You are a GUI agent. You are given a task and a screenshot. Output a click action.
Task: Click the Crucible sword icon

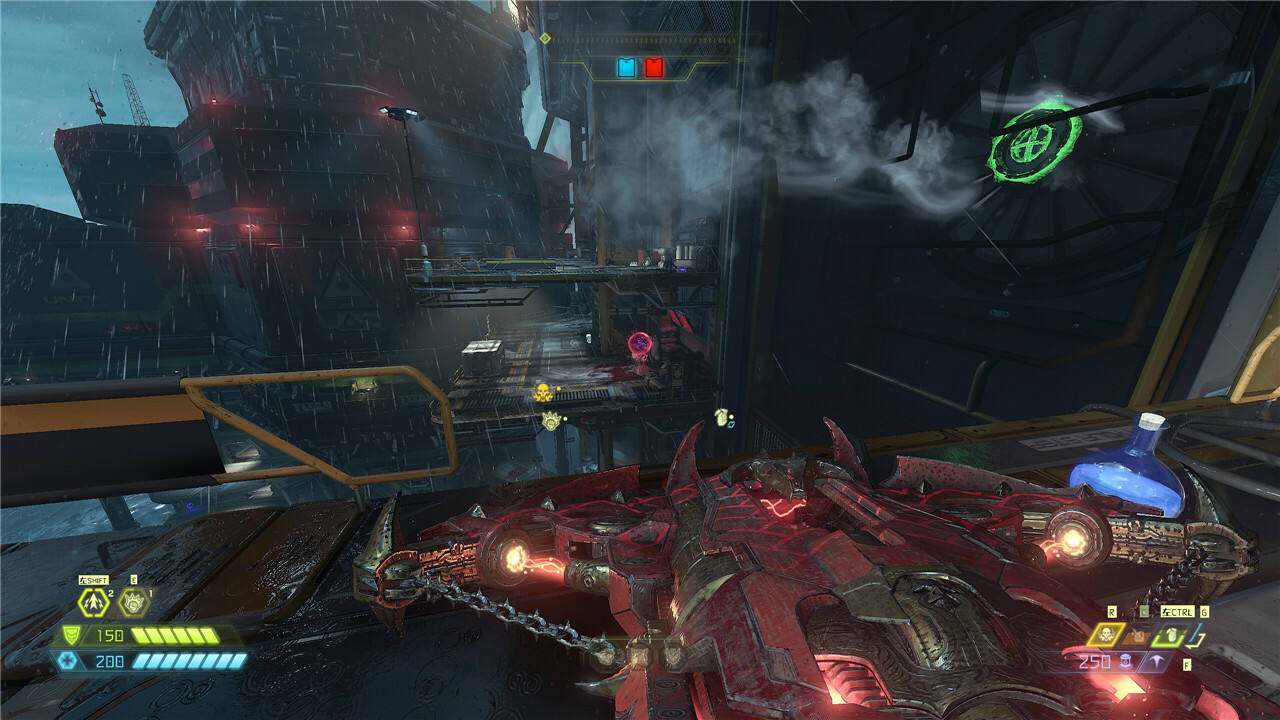click(x=1197, y=634)
